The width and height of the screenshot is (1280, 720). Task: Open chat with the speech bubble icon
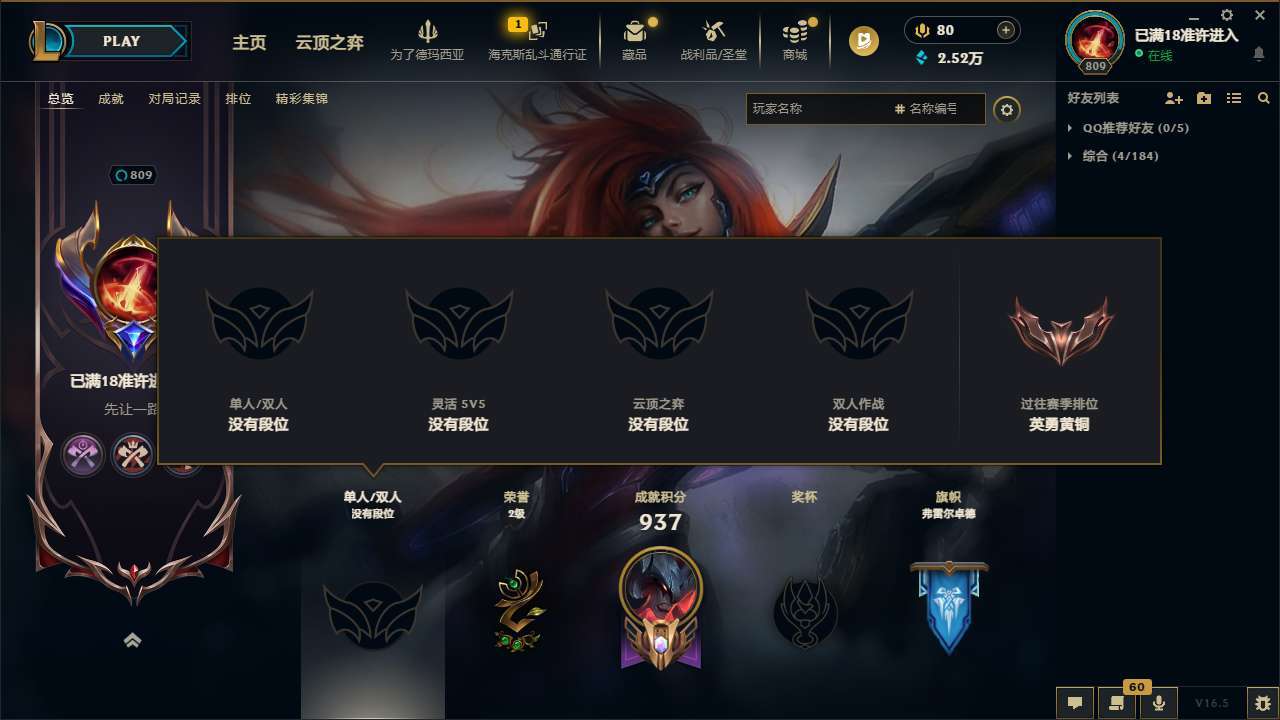tap(1074, 703)
